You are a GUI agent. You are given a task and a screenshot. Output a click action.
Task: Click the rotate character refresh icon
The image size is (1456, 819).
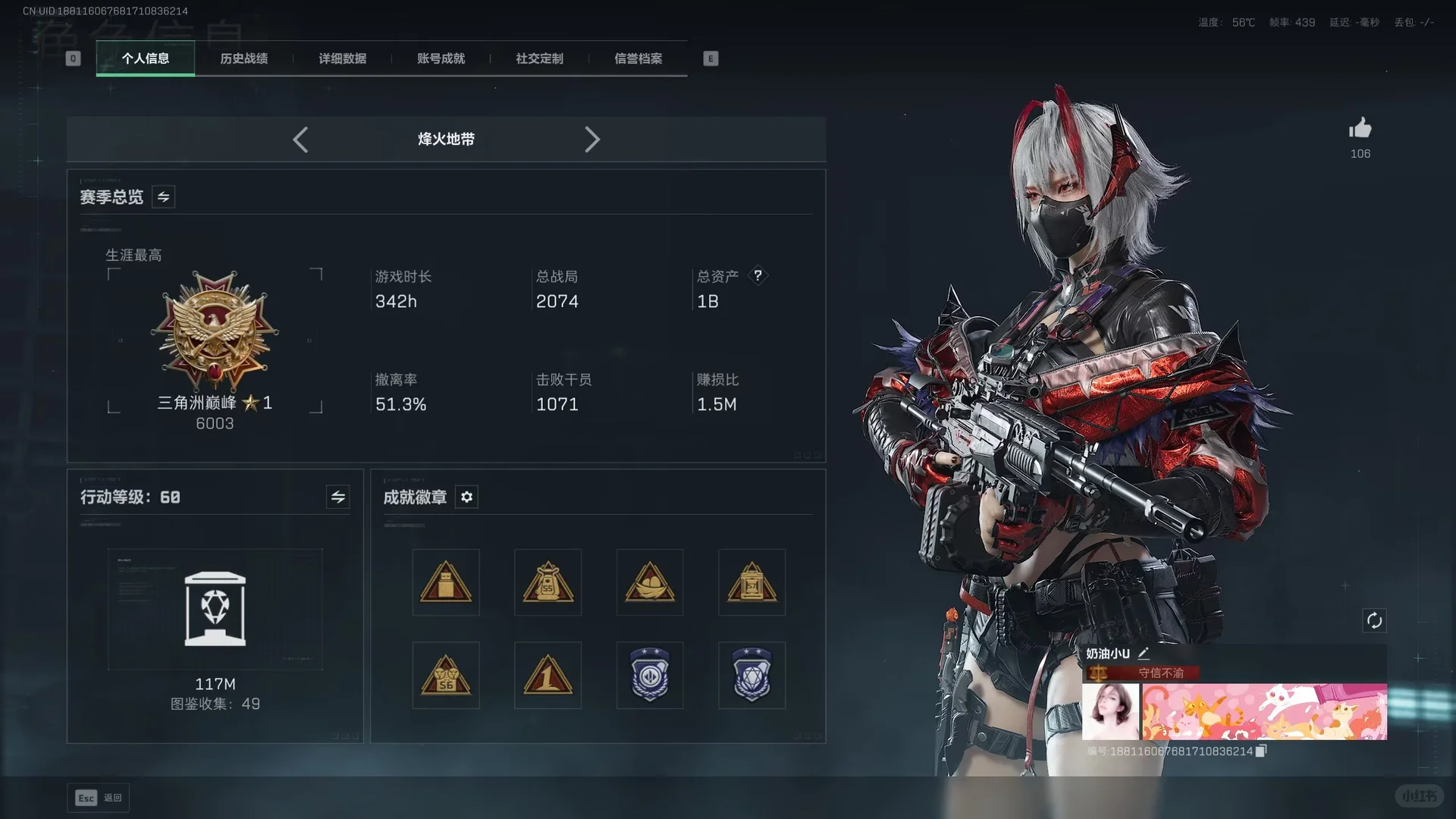coord(1374,620)
